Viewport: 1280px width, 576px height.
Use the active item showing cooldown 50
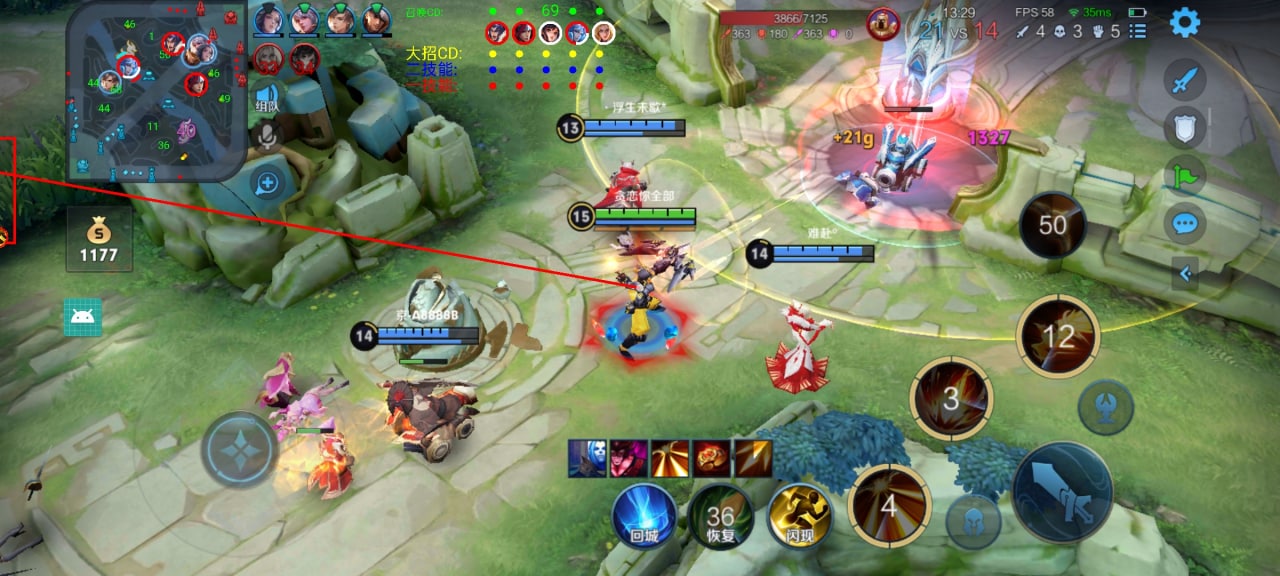1052,225
